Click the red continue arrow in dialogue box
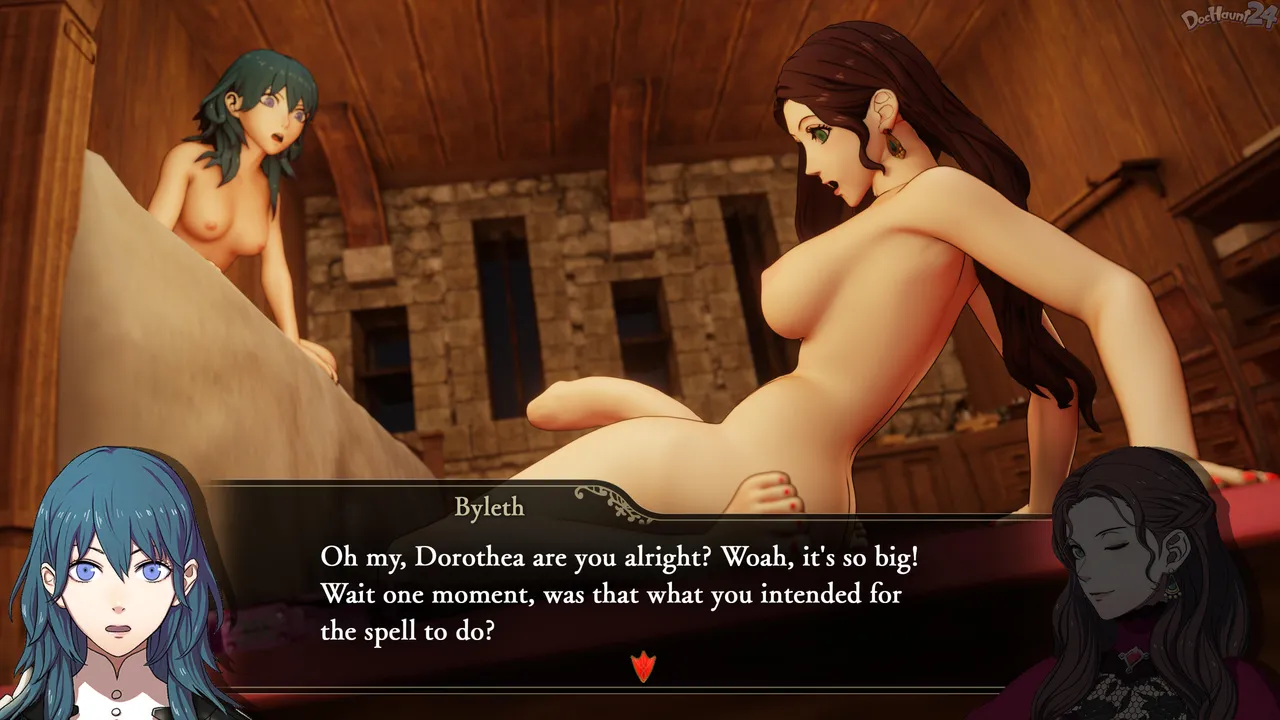Screen dimensions: 1280x720 coord(643,666)
